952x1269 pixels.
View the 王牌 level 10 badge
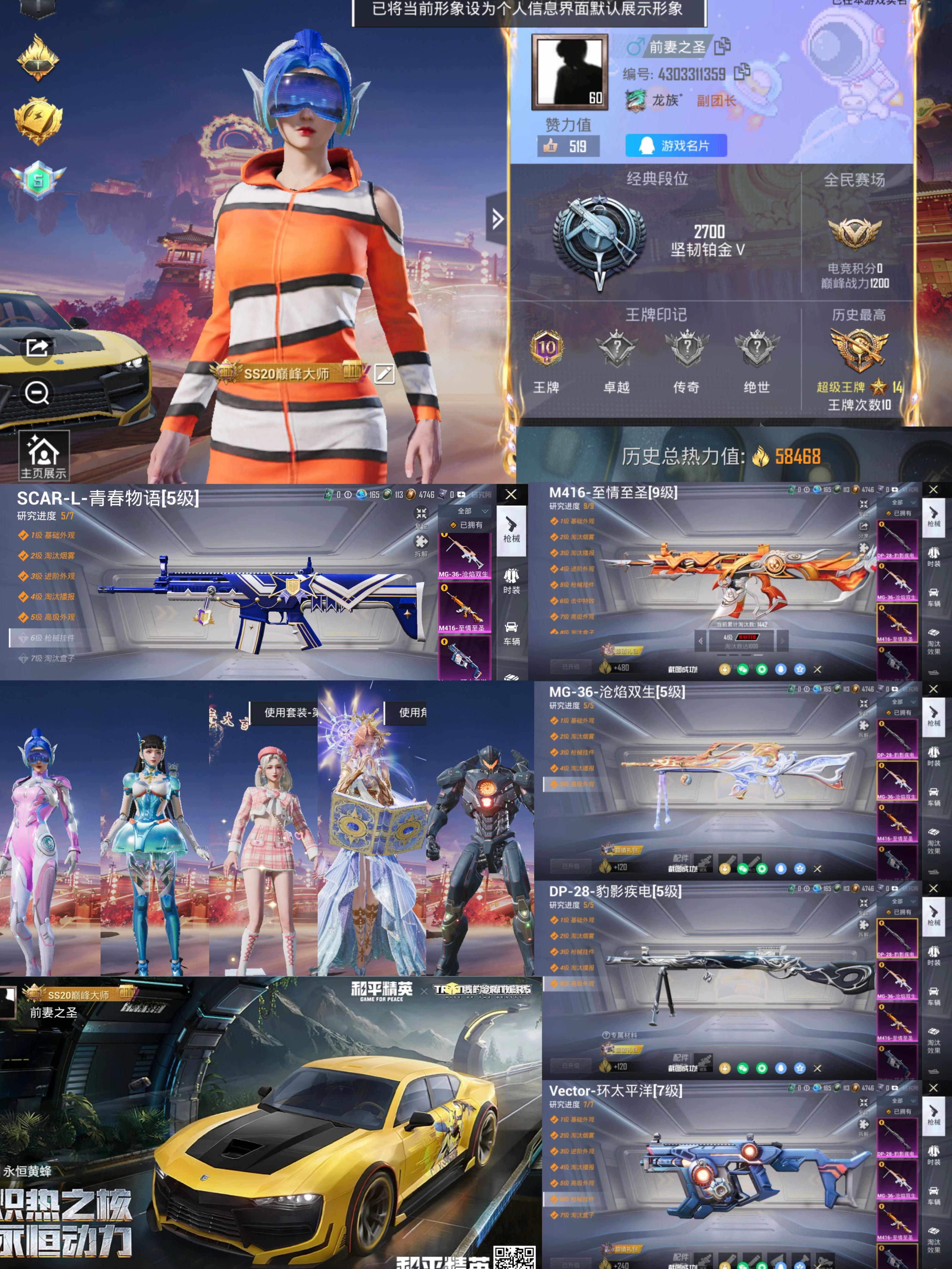tap(546, 348)
